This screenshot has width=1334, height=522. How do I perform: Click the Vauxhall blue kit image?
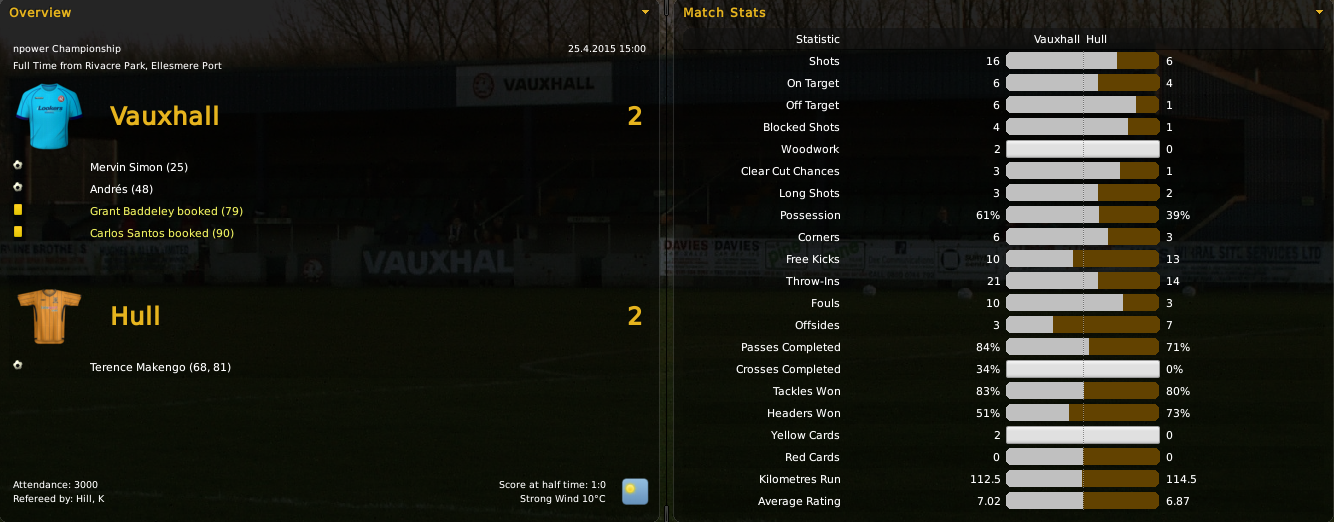coord(41,115)
